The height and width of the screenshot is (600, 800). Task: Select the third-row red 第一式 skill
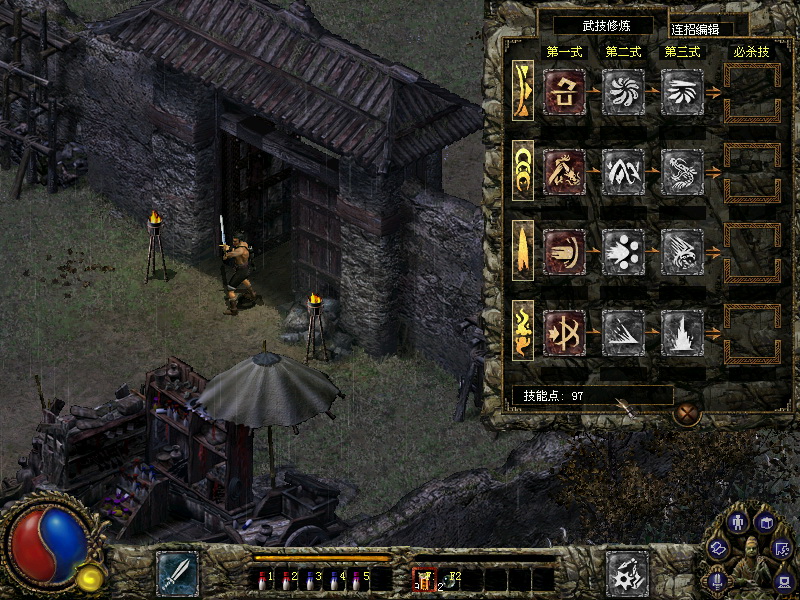[x=564, y=252]
